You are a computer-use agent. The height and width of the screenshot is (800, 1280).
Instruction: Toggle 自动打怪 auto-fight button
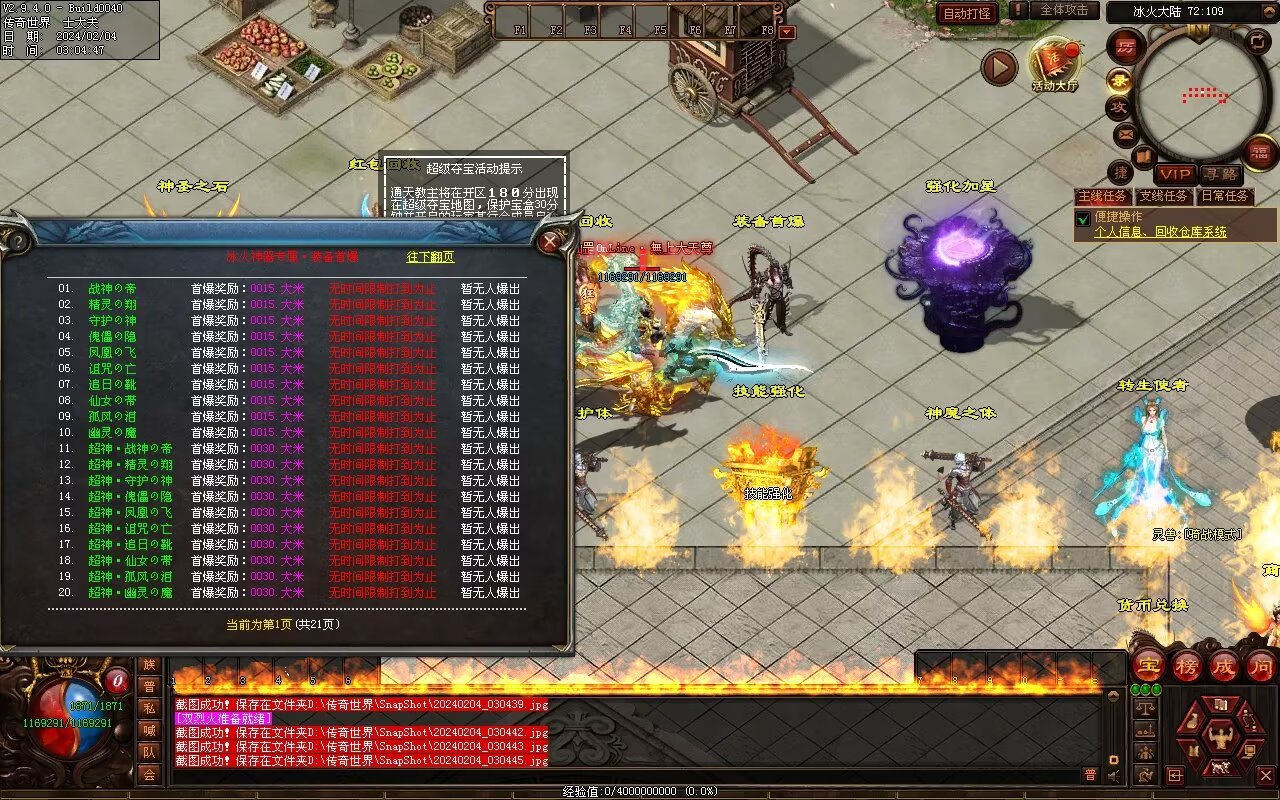click(x=967, y=13)
